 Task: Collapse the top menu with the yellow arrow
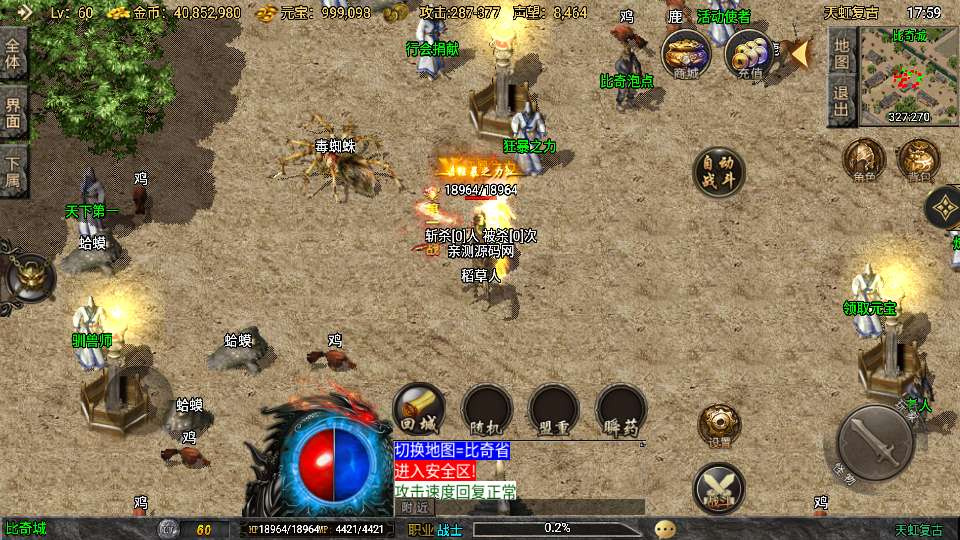click(x=798, y=52)
